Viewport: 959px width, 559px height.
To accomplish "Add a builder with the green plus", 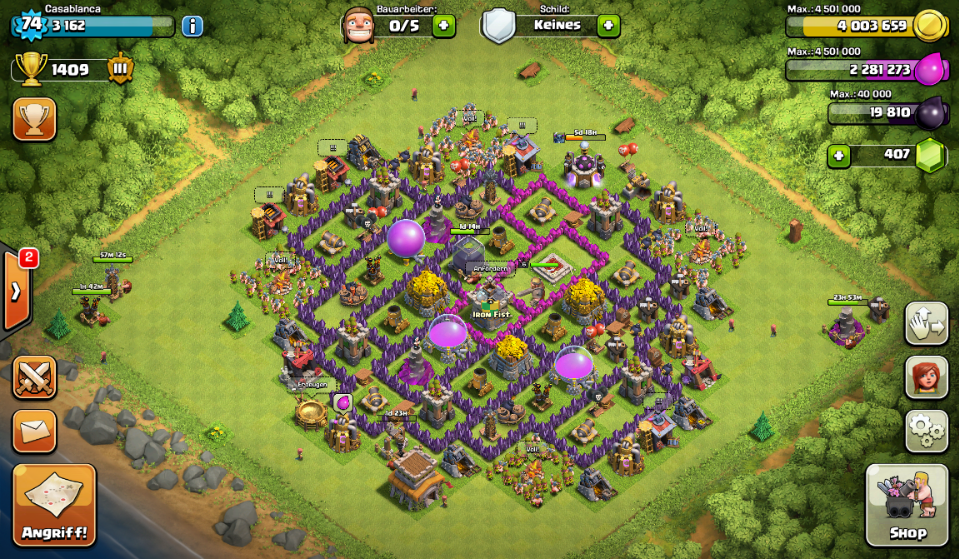I will point(444,25).
